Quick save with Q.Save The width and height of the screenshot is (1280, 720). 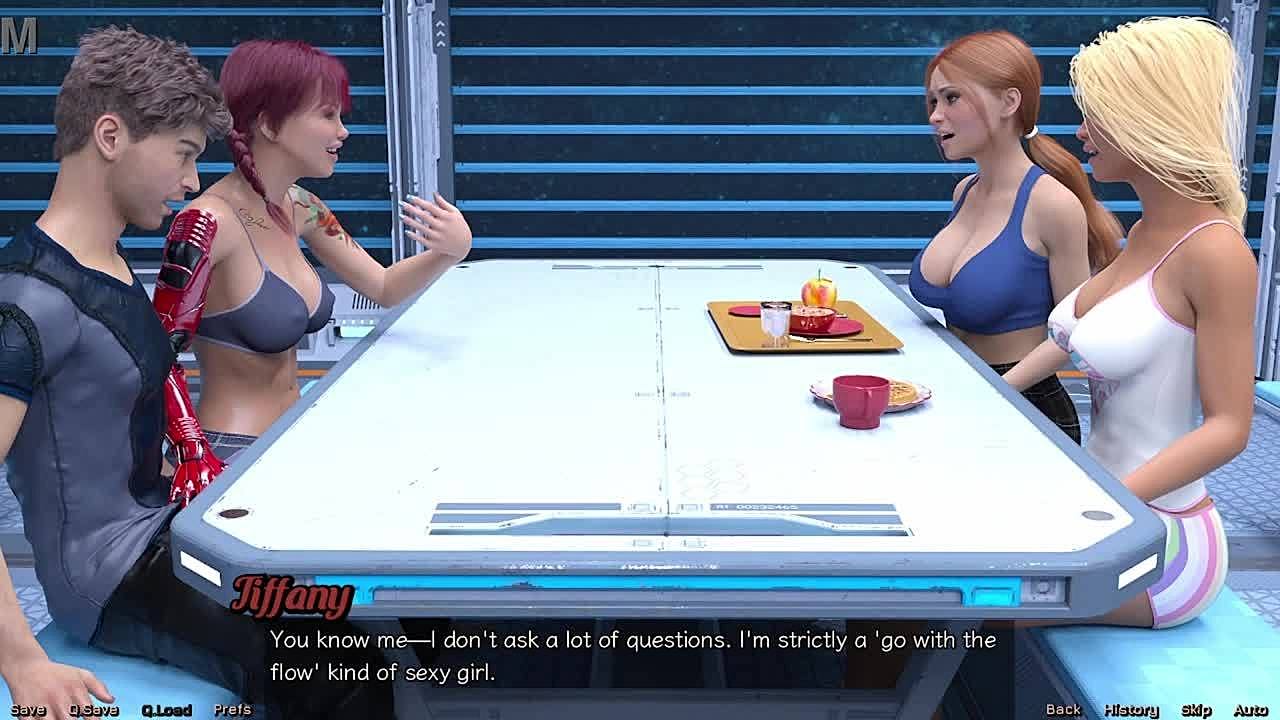click(93, 709)
